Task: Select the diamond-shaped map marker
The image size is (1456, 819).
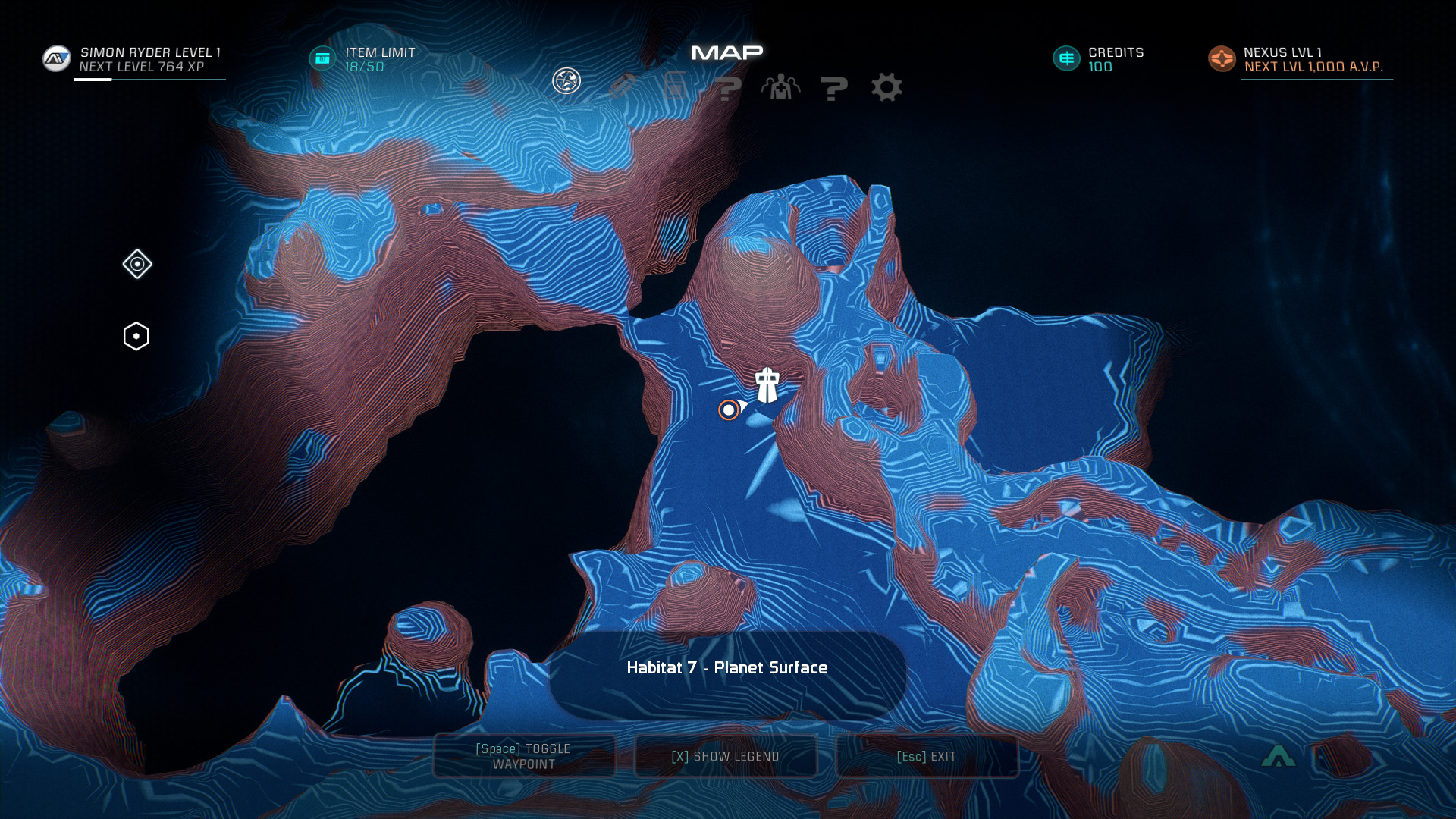Action: coord(137,264)
